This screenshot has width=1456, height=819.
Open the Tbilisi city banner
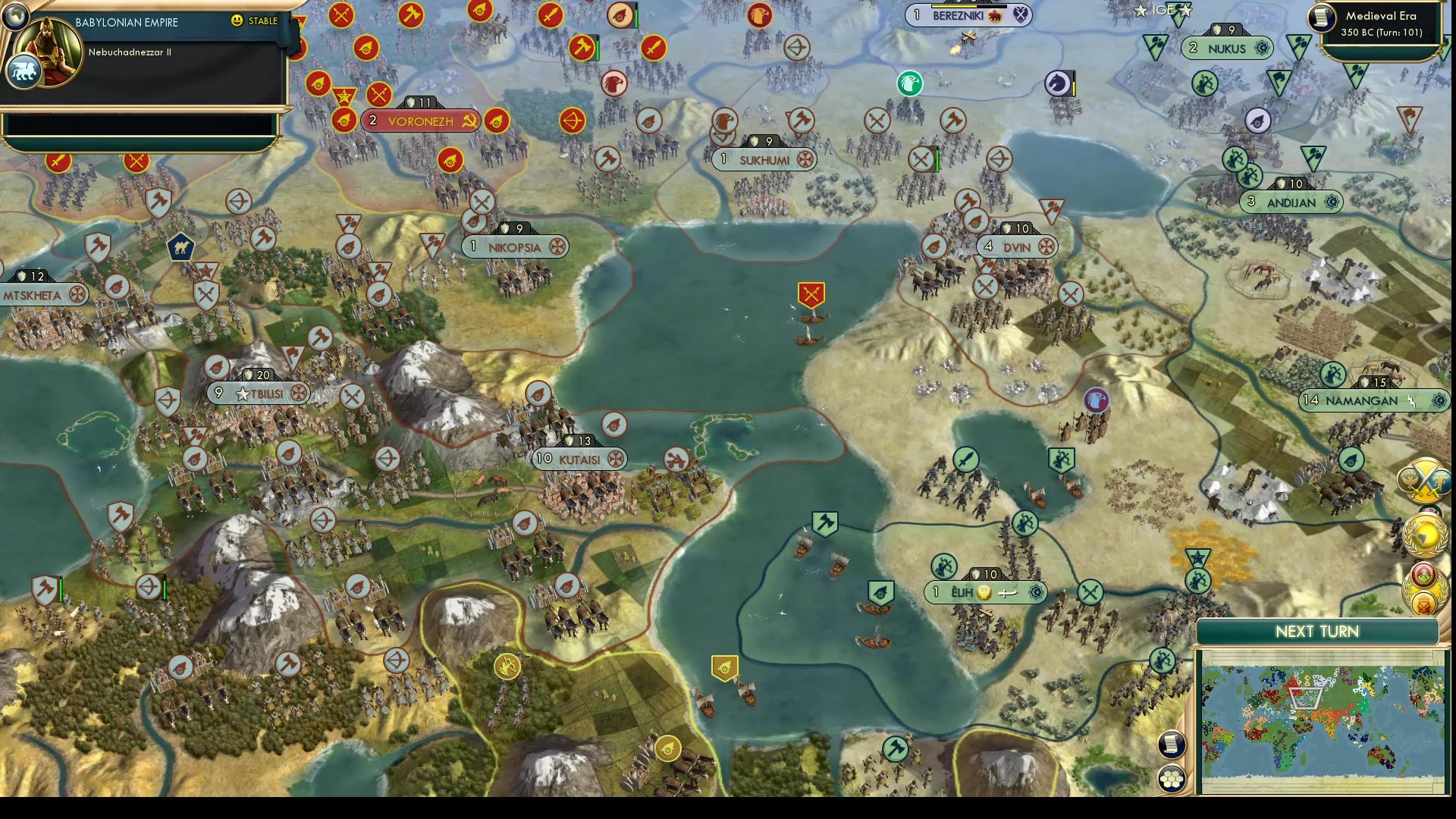(x=258, y=393)
